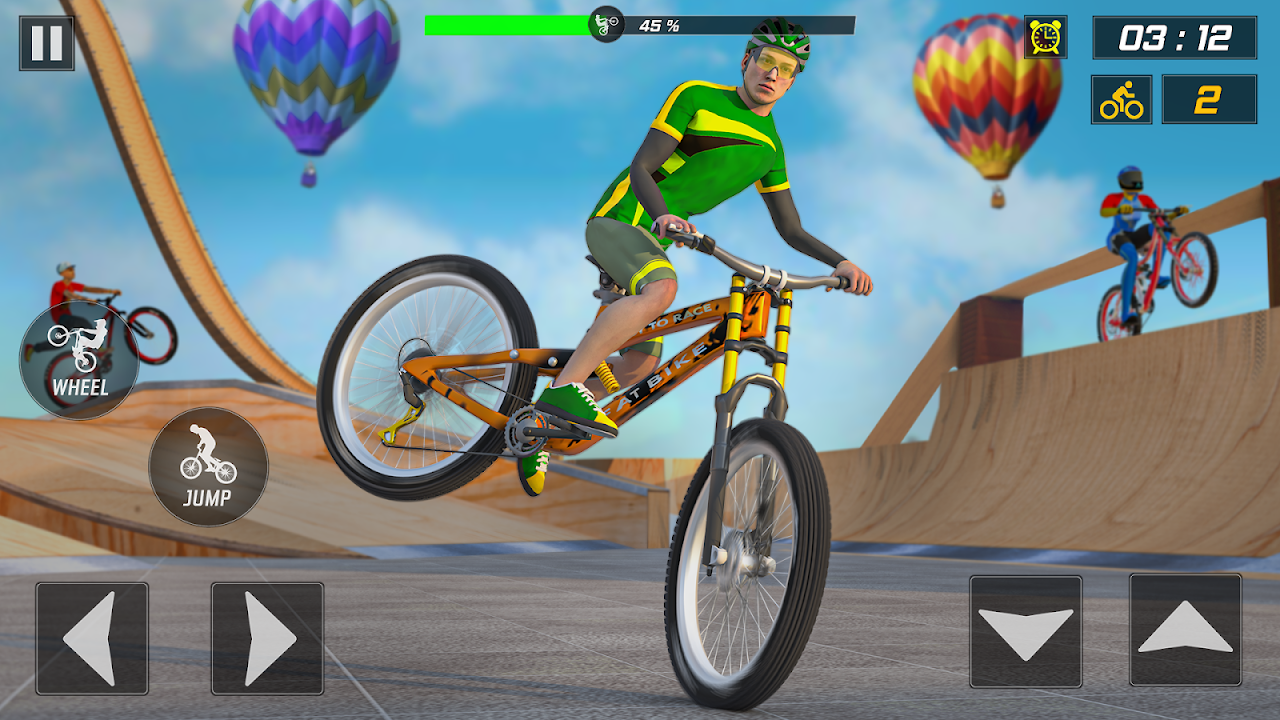Pause the game
1280x720 pixels.
tap(46, 43)
